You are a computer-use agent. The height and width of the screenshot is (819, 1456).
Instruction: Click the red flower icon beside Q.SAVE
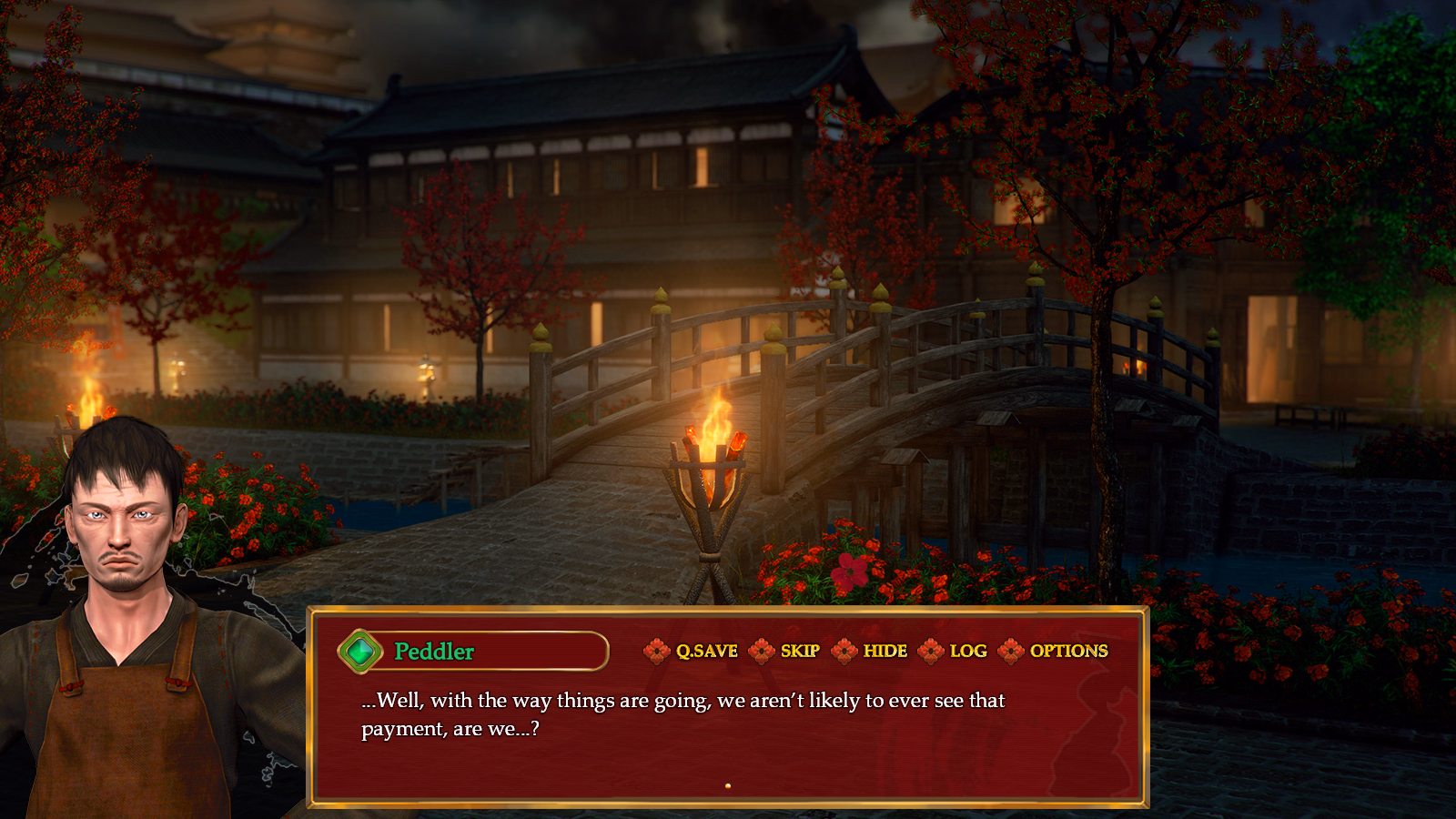[x=657, y=652]
